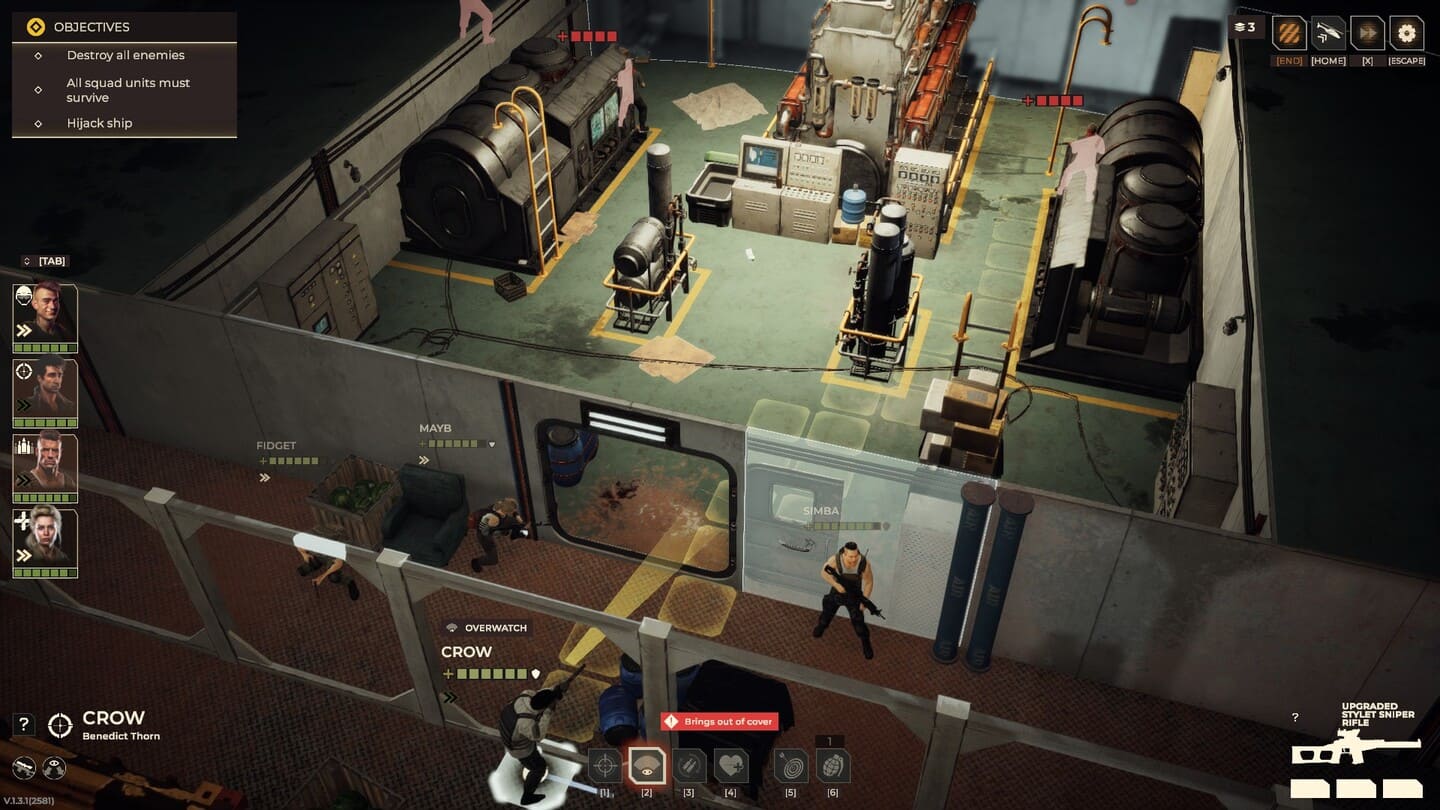Select the grenade ability slot

coord(832,767)
